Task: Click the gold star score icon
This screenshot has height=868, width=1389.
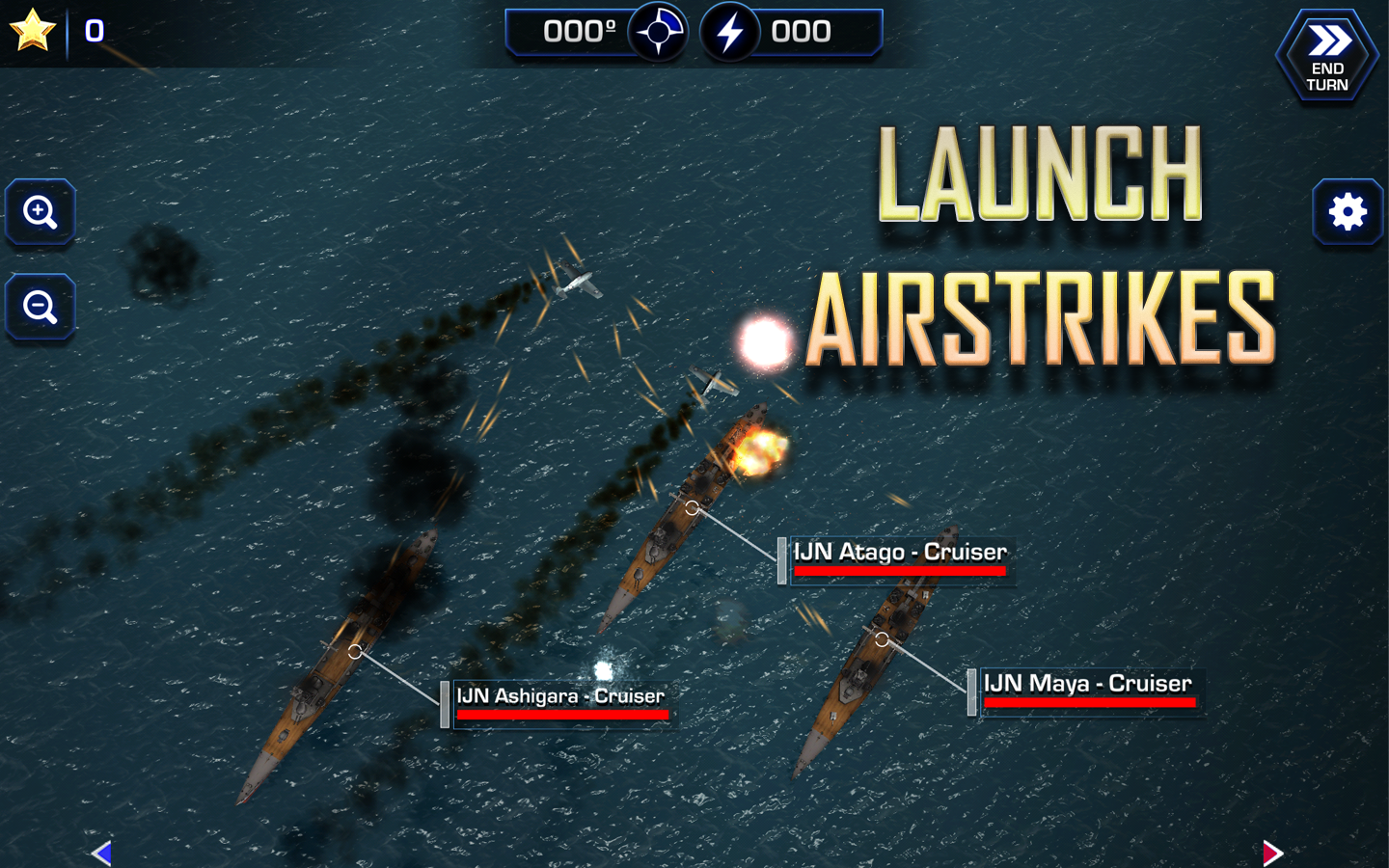Action: point(32,30)
